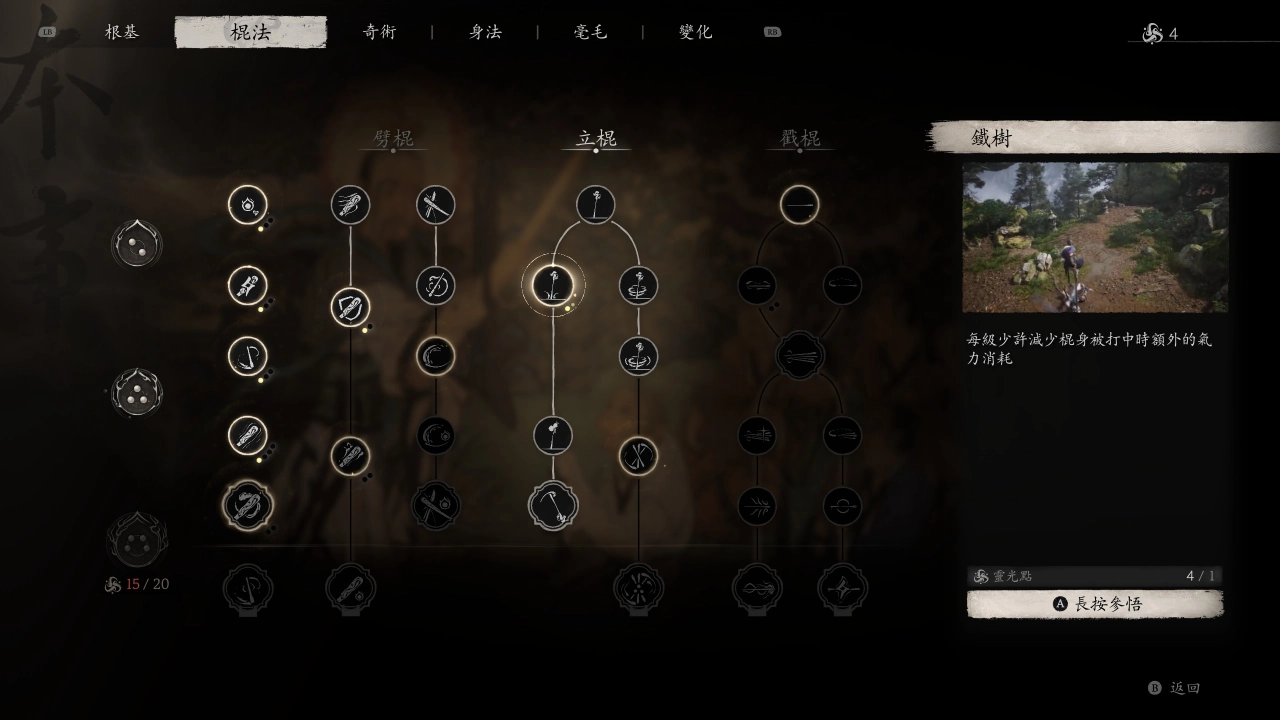Go to the 身法 tab
Image resolution: width=1280 pixels, height=720 pixels.
[x=485, y=32]
